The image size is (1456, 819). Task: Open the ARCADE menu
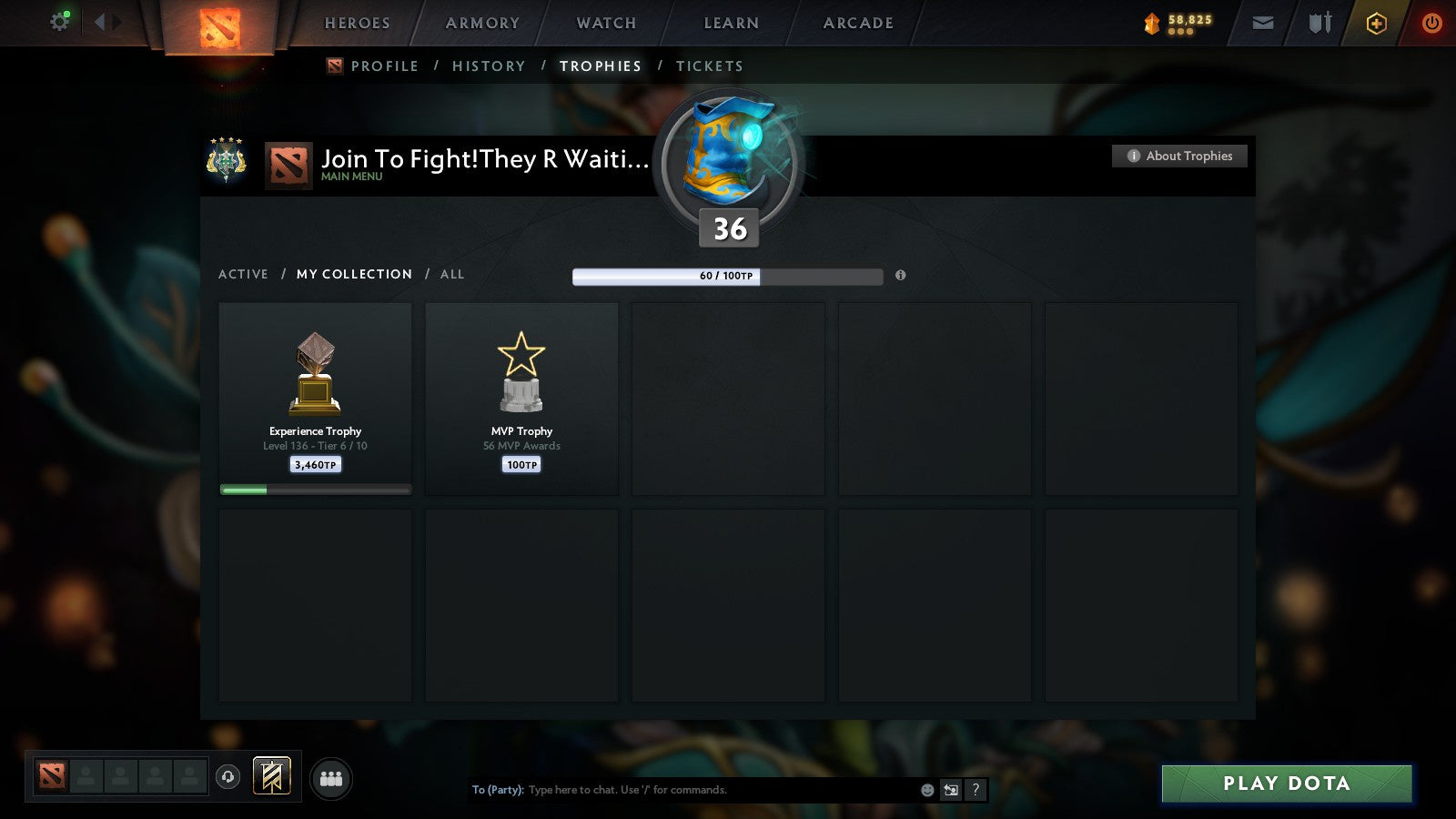tap(856, 23)
